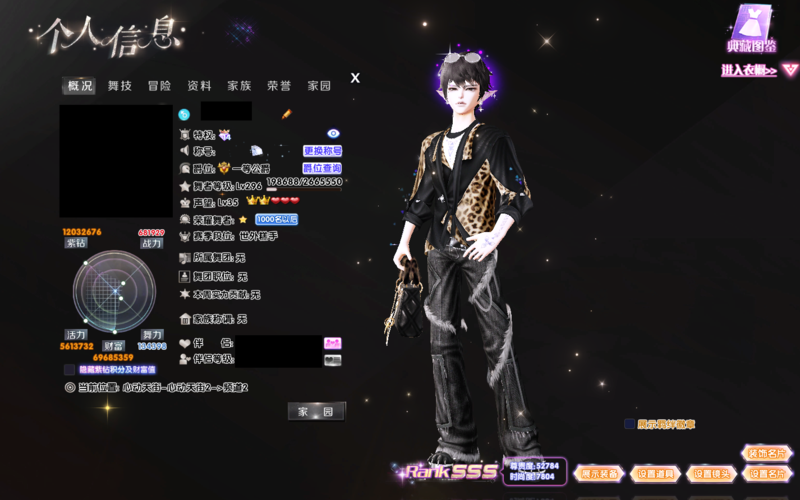The height and width of the screenshot is (500, 800).
Task: Close the 个人信息 panel
Action: click(x=355, y=78)
